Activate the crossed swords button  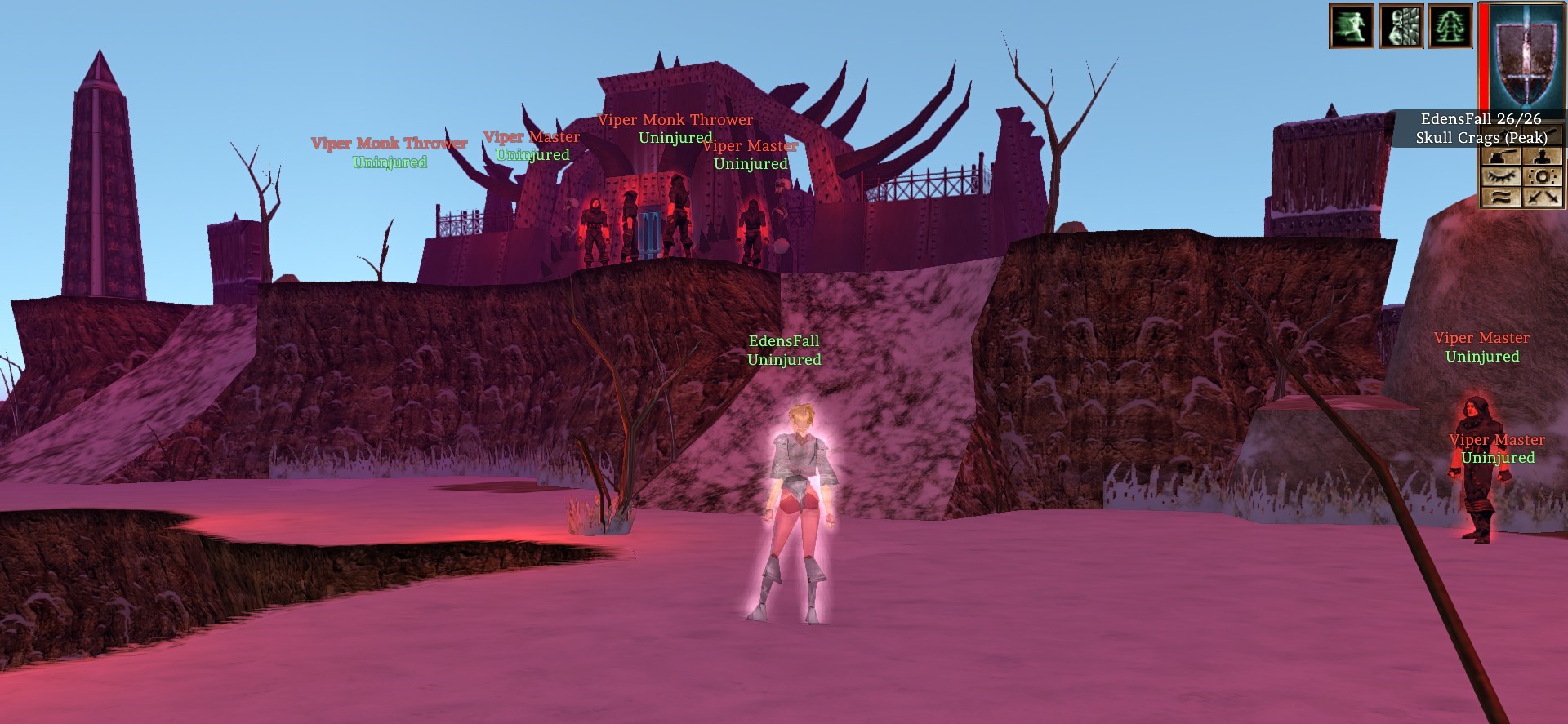click(x=1543, y=197)
